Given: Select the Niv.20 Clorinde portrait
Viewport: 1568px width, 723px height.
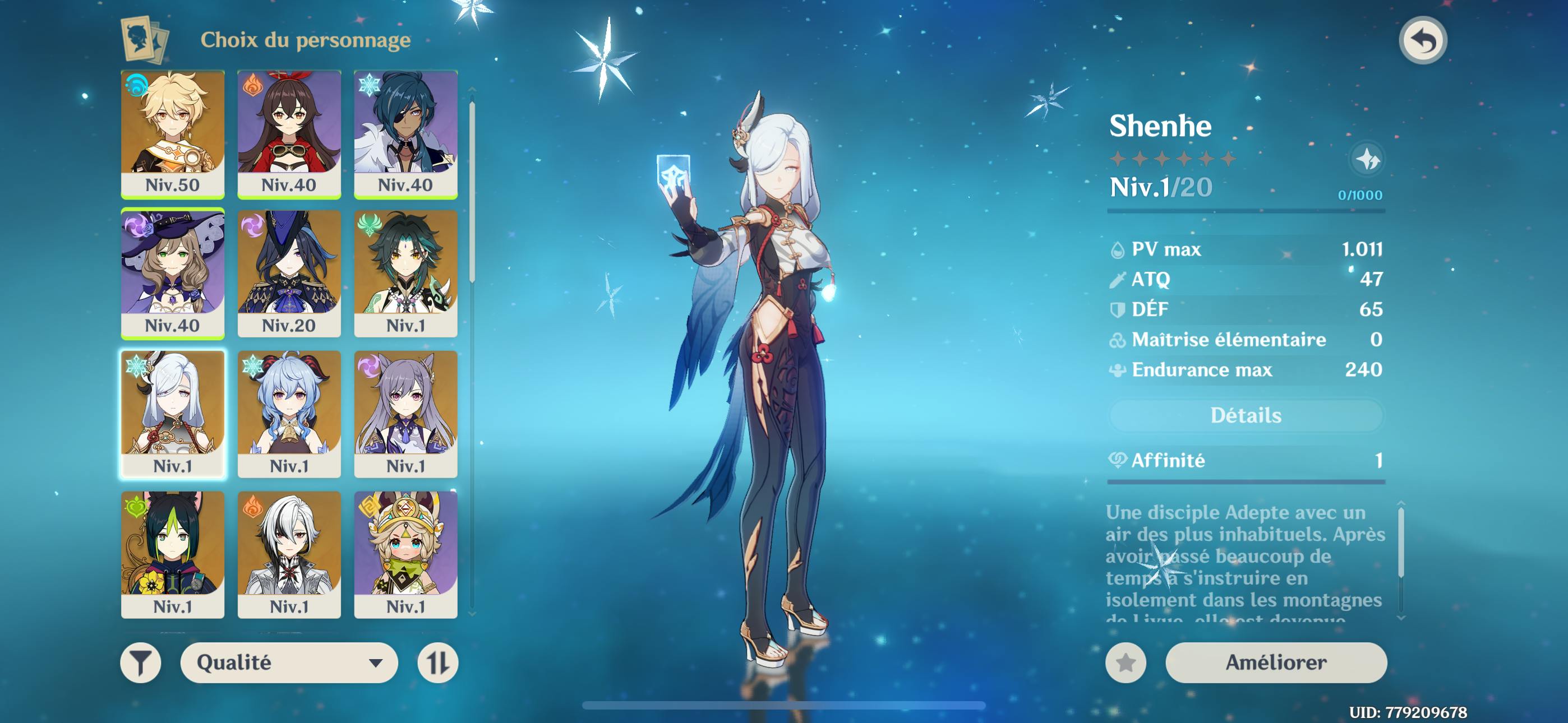Looking at the screenshot, I should pyautogui.click(x=289, y=274).
